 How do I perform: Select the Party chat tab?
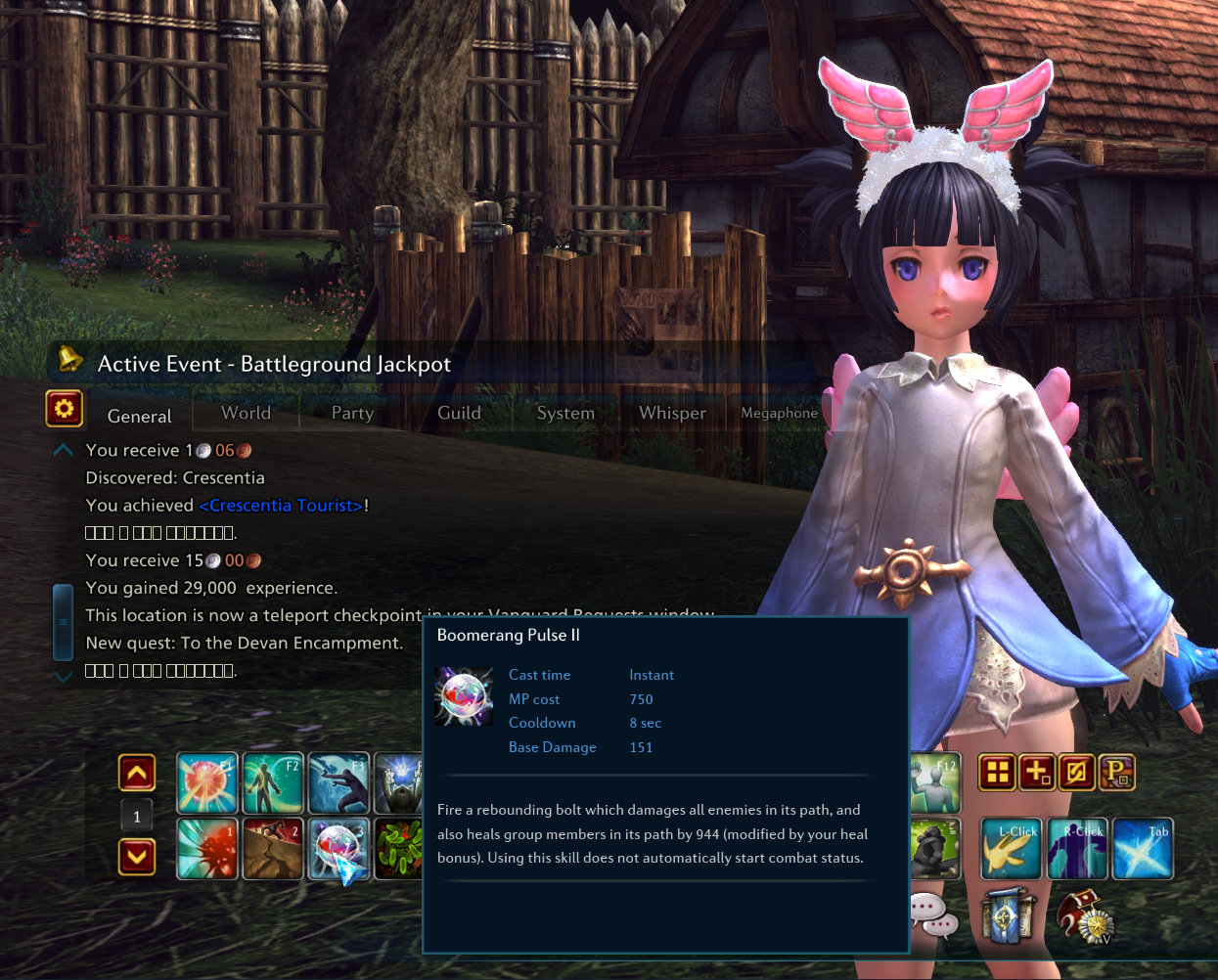[x=352, y=413]
